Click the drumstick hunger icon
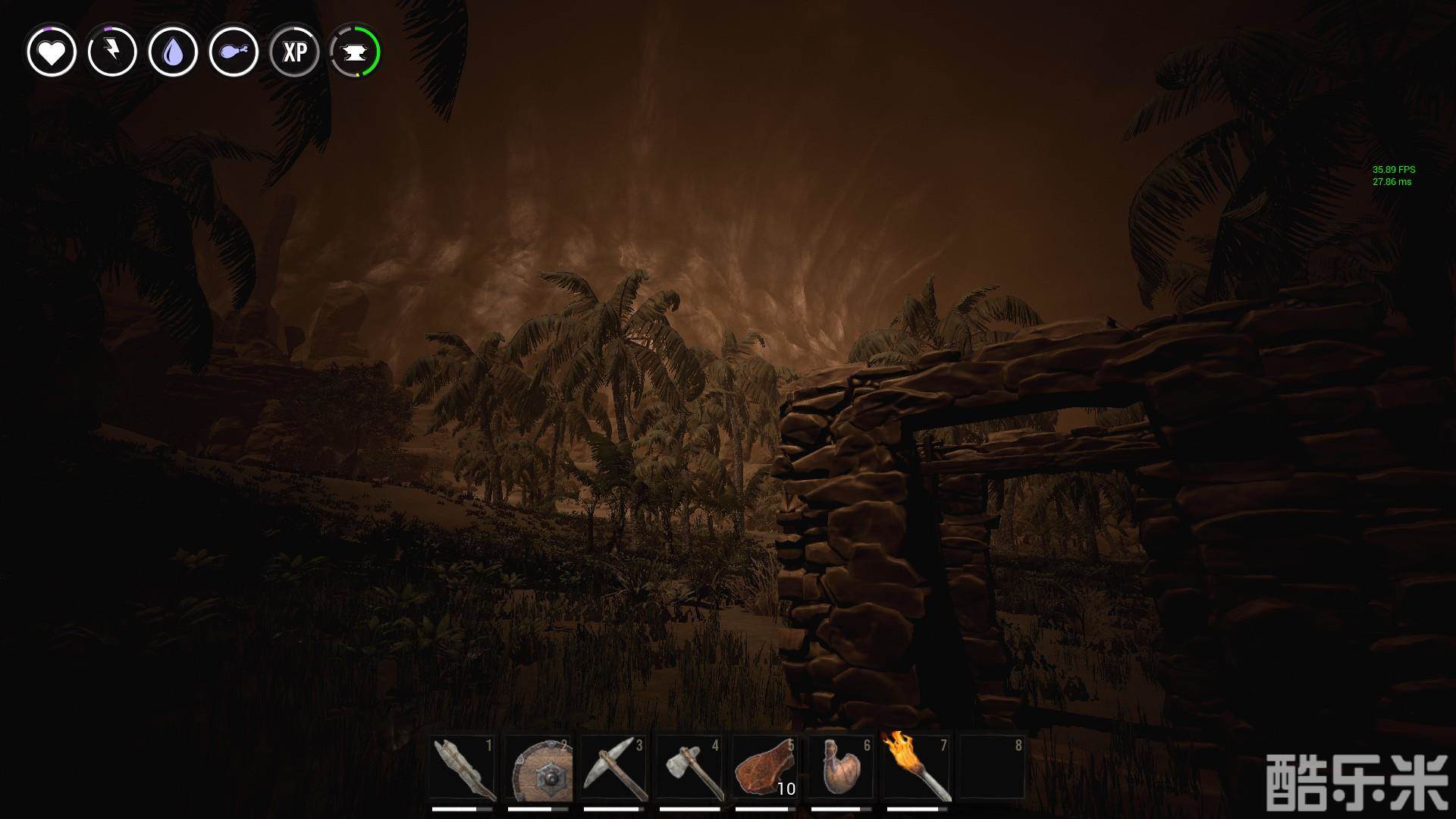 [x=234, y=52]
